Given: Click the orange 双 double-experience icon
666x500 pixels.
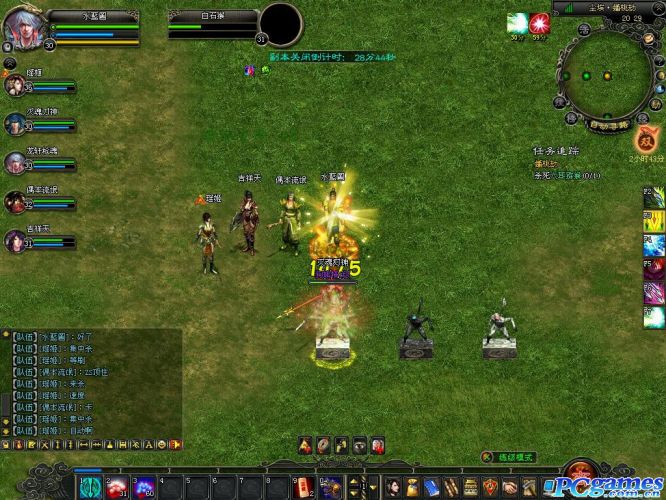Looking at the screenshot, I should pos(645,139).
